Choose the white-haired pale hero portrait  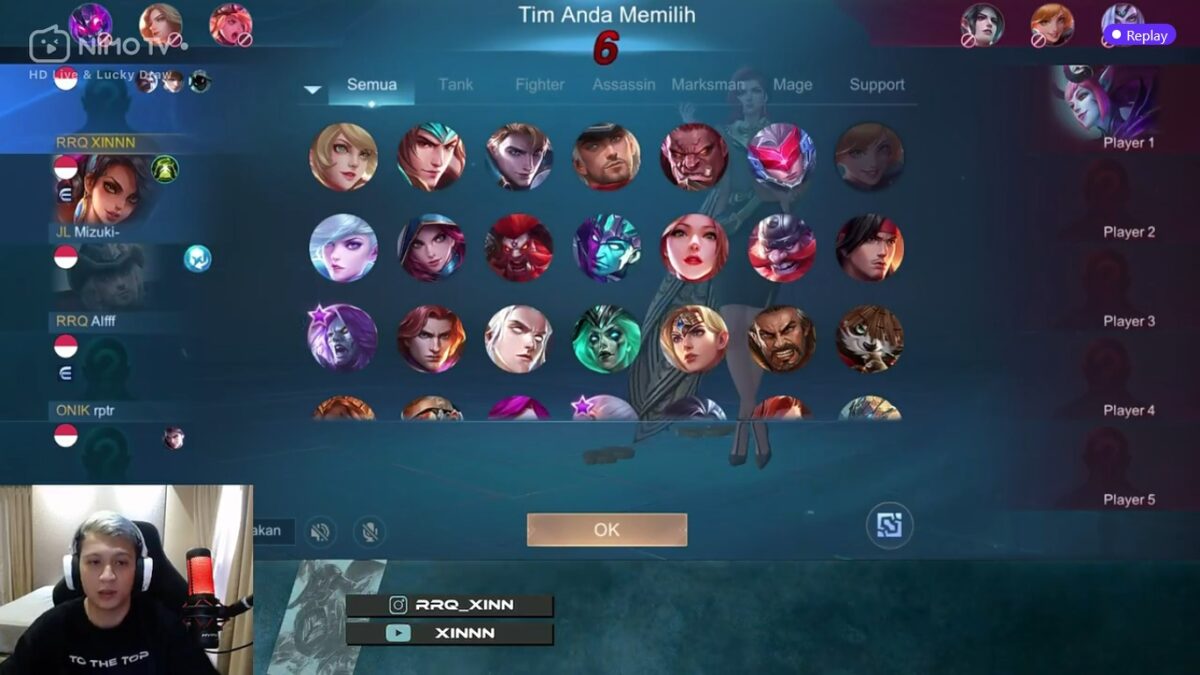[518, 339]
